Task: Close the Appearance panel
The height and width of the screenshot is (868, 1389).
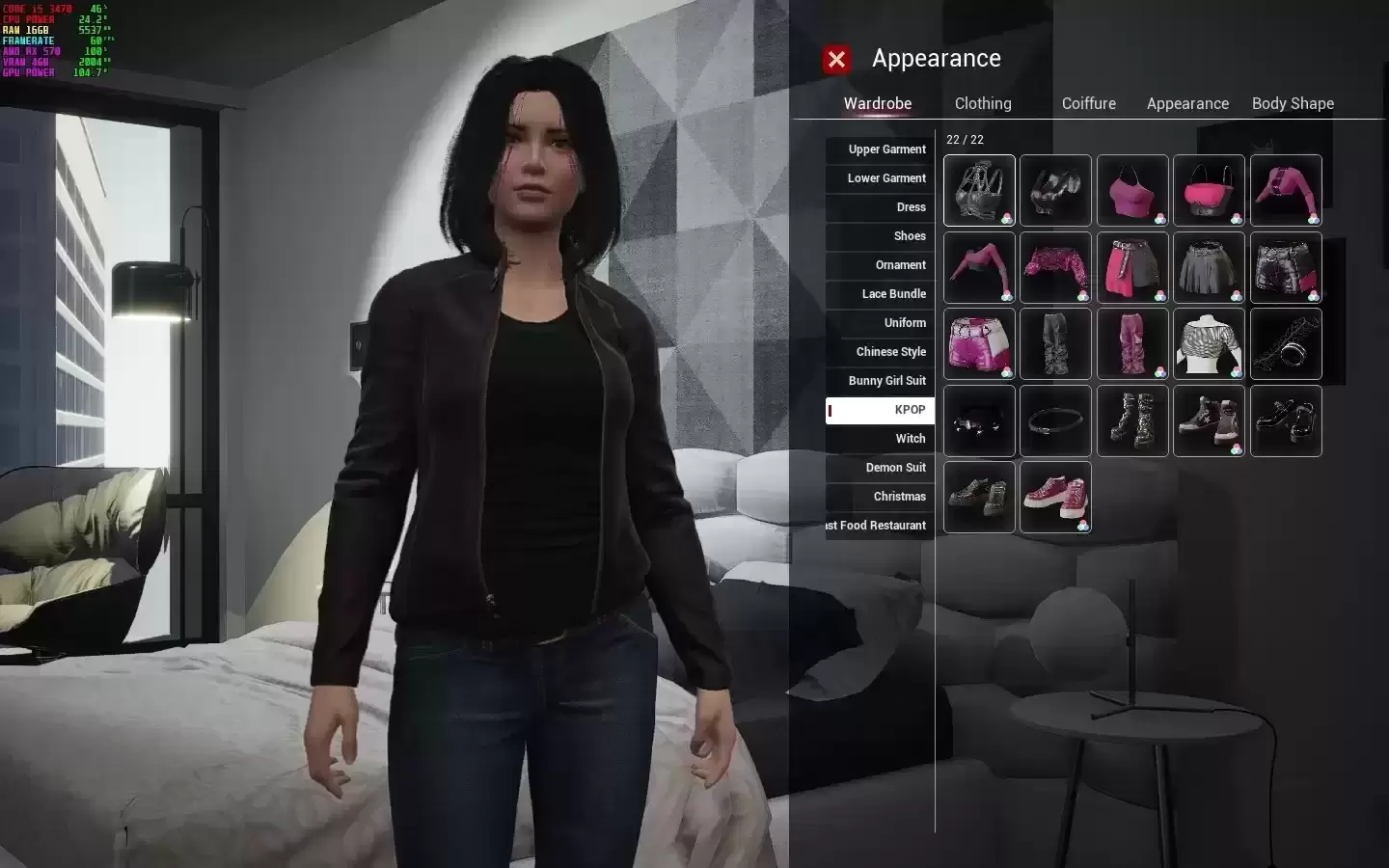Action: click(x=836, y=60)
